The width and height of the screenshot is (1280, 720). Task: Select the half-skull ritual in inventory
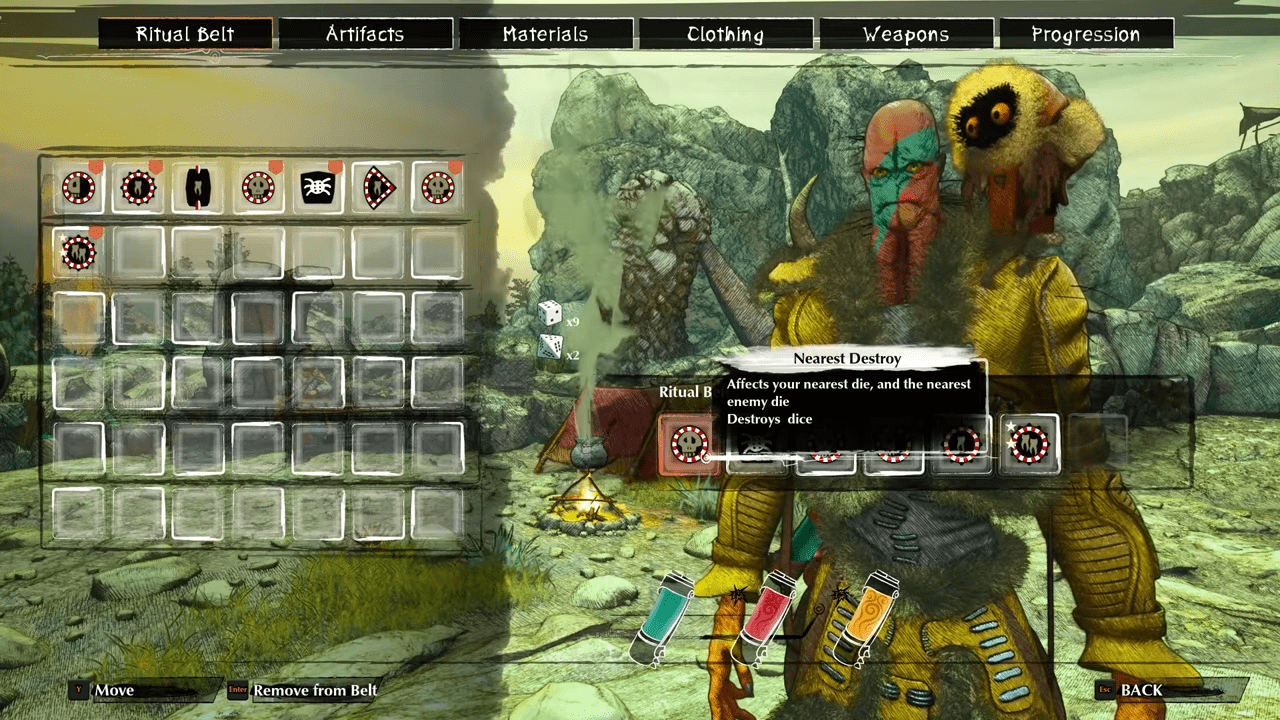(78, 187)
